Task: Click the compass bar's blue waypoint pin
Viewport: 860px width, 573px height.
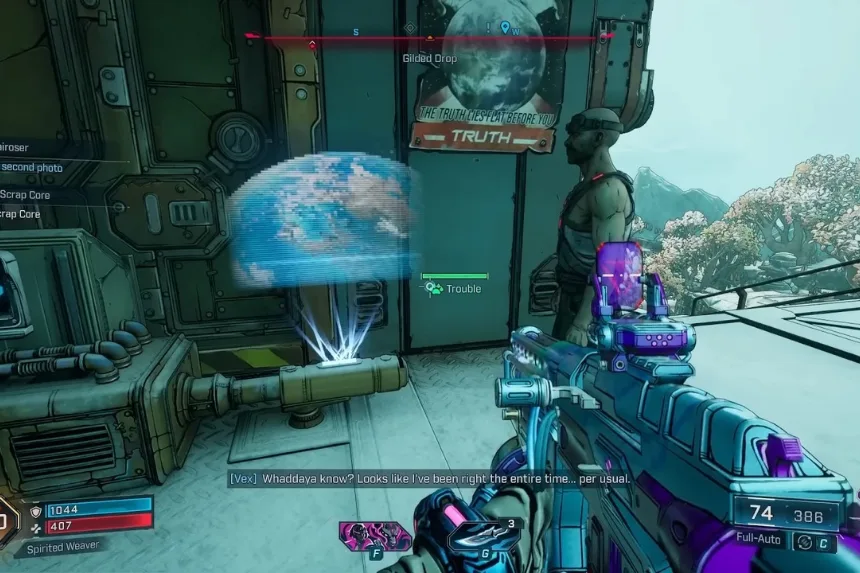Action: 505,28
